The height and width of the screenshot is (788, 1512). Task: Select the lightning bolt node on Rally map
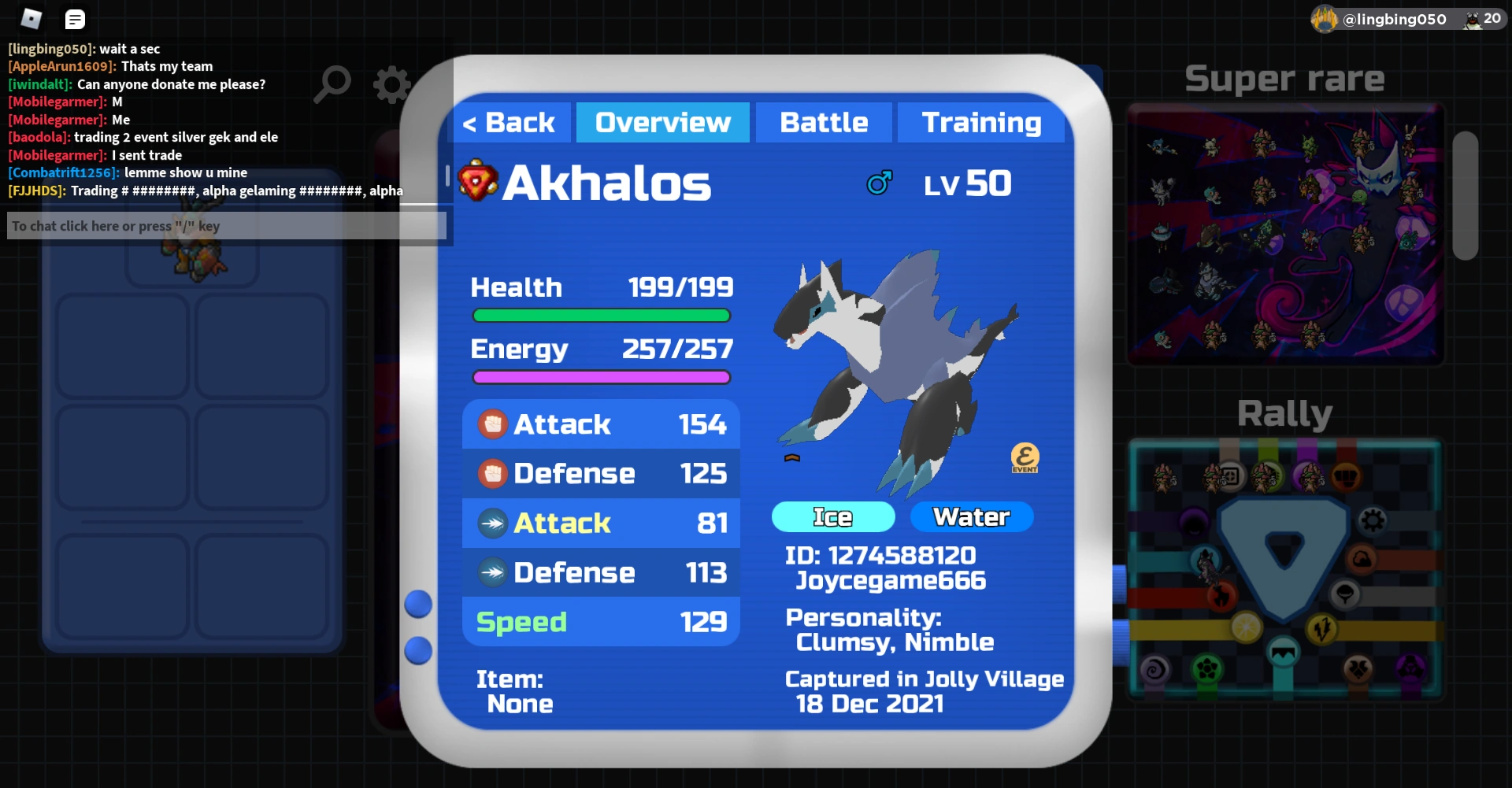[x=1321, y=628]
